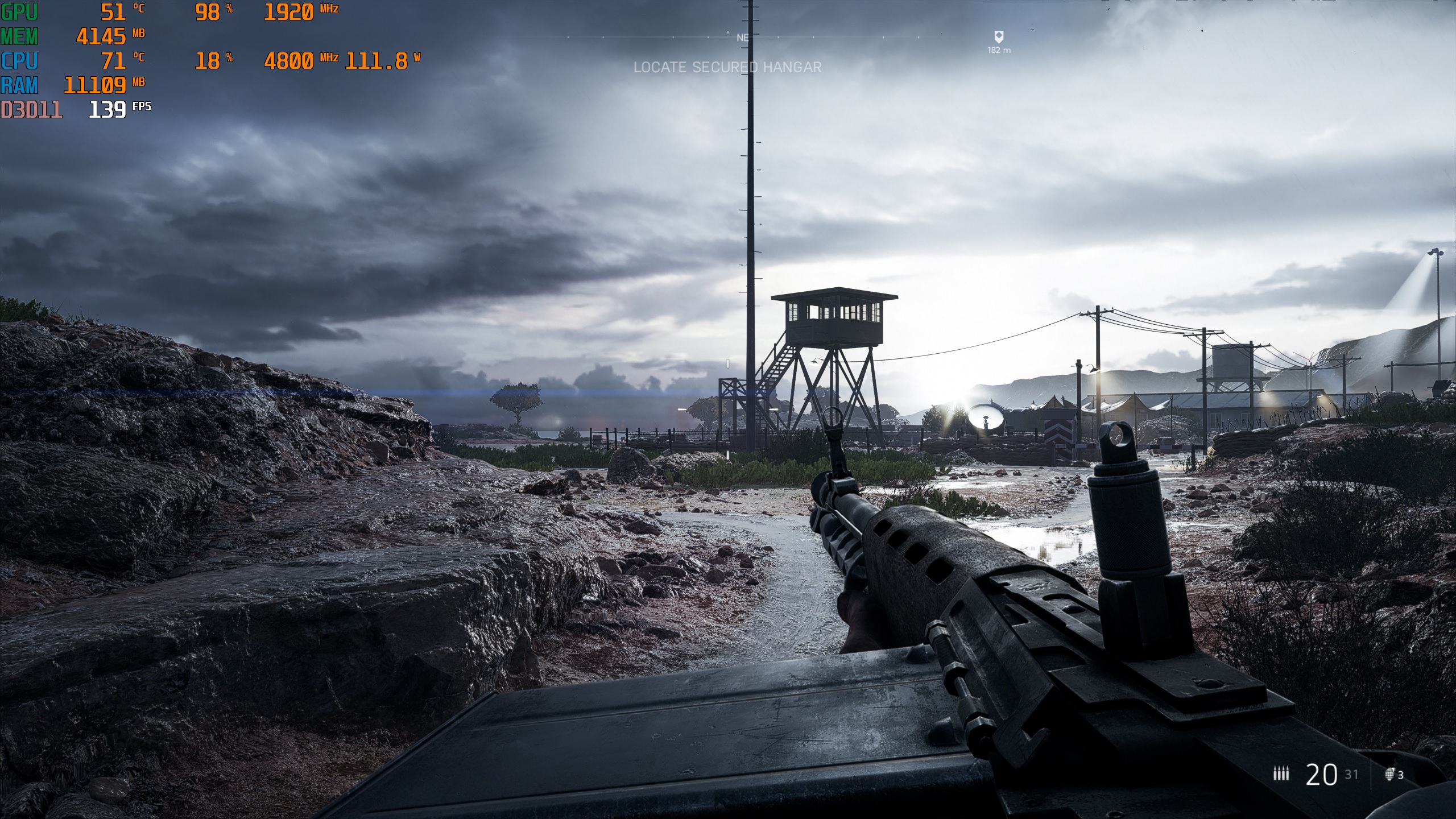Click the NE compass heading
The height and width of the screenshot is (819, 1456).
point(742,38)
